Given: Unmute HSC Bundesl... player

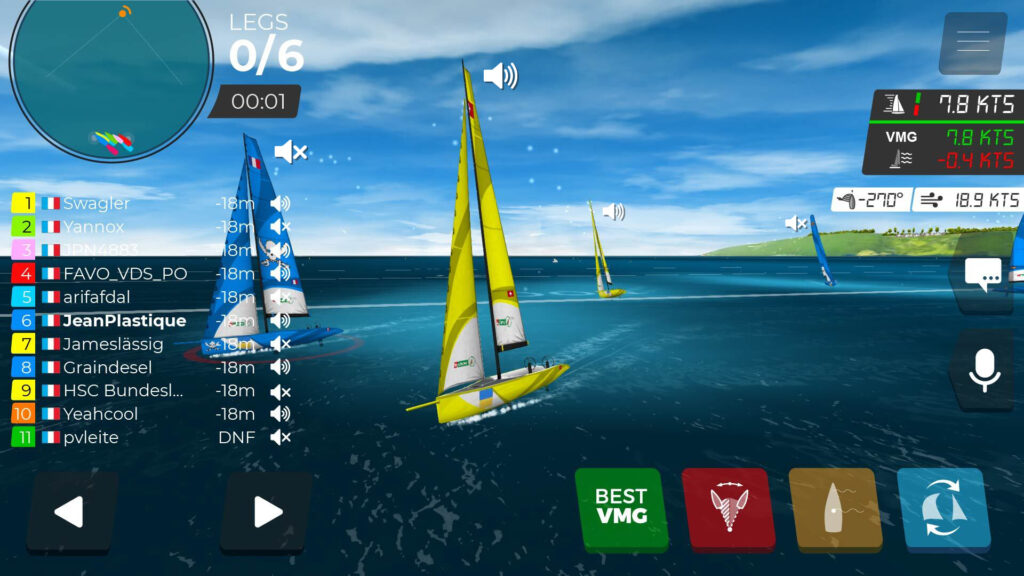Looking at the screenshot, I should point(280,391).
